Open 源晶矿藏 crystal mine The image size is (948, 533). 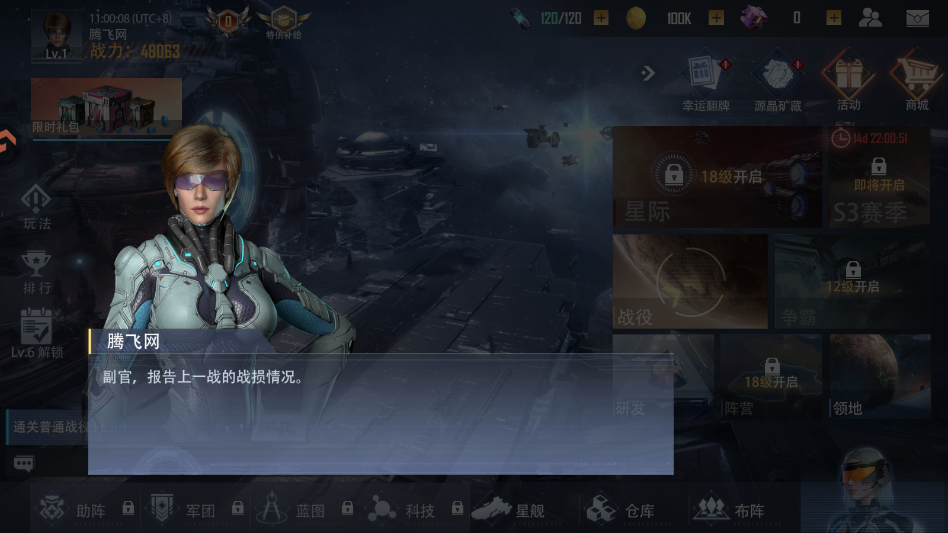[x=778, y=82]
